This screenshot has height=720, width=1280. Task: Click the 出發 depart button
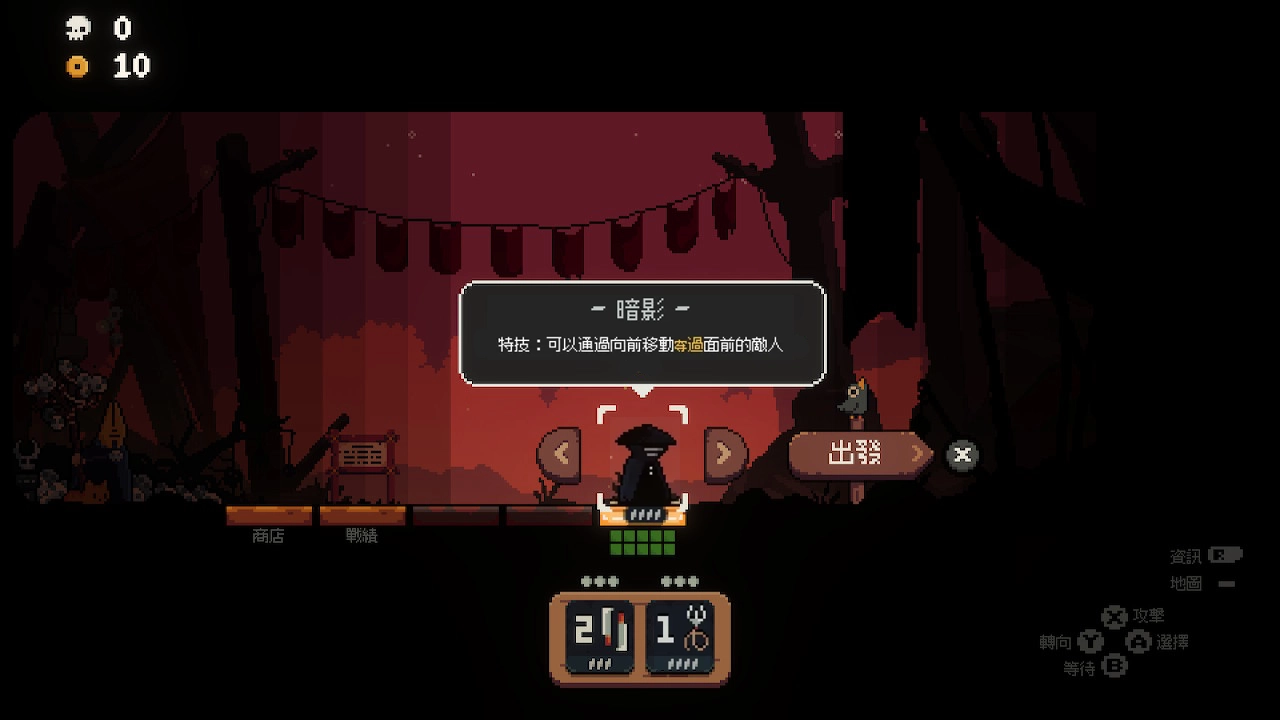point(858,455)
